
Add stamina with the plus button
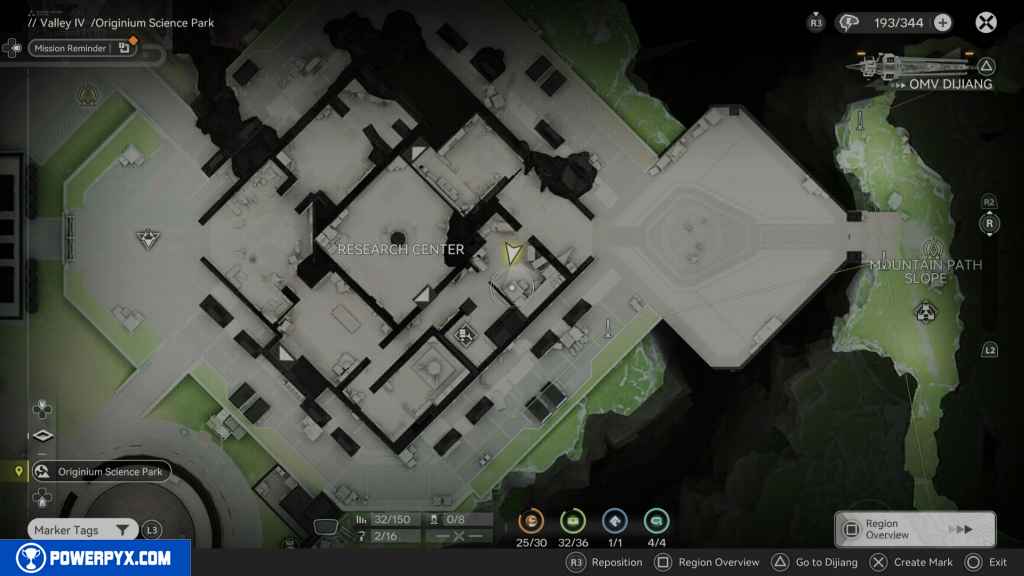point(942,22)
